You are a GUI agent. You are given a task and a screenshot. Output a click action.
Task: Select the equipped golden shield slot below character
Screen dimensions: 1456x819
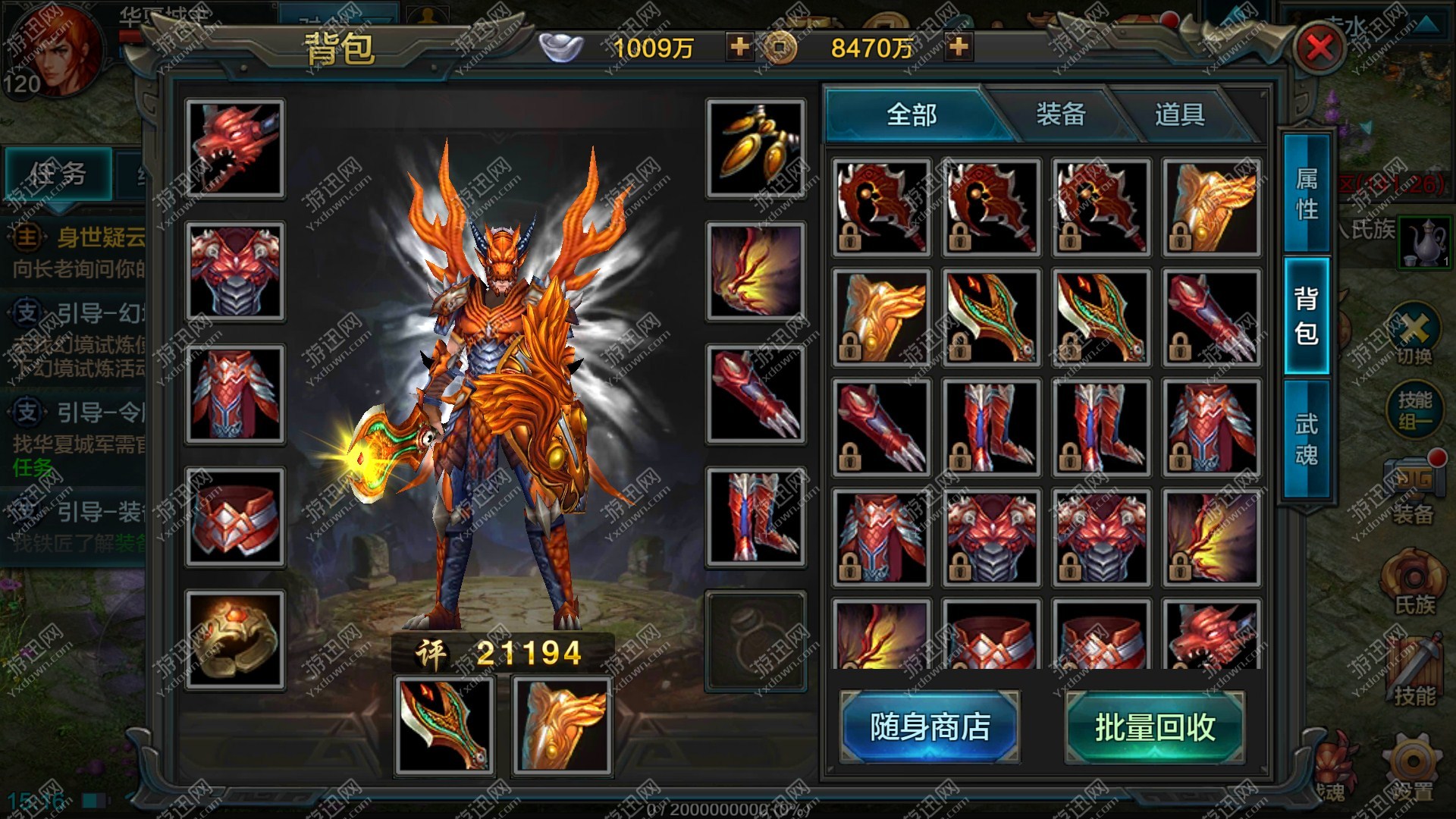coord(562,726)
